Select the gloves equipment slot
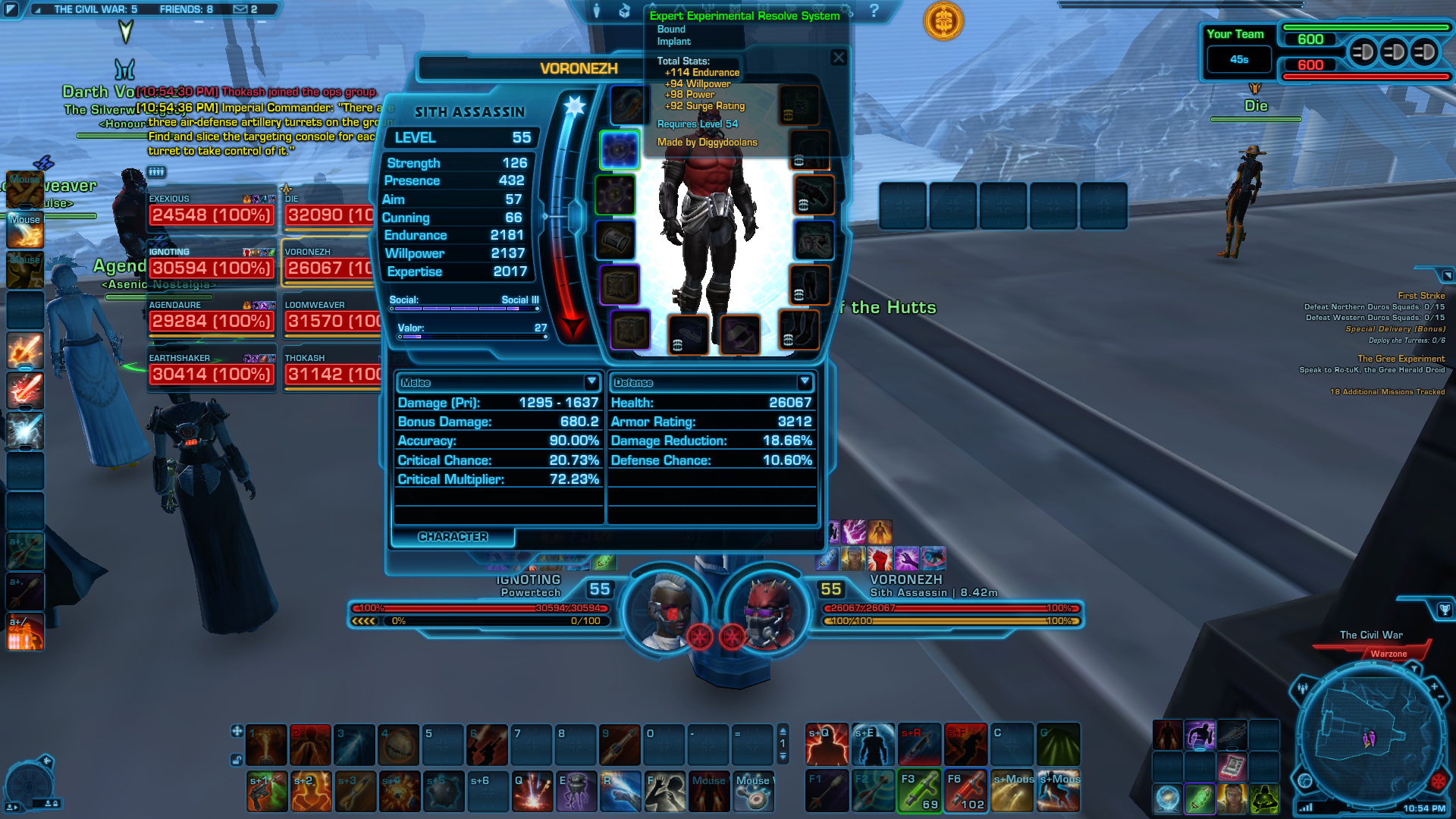The width and height of the screenshot is (1456, 819). tap(814, 195)
